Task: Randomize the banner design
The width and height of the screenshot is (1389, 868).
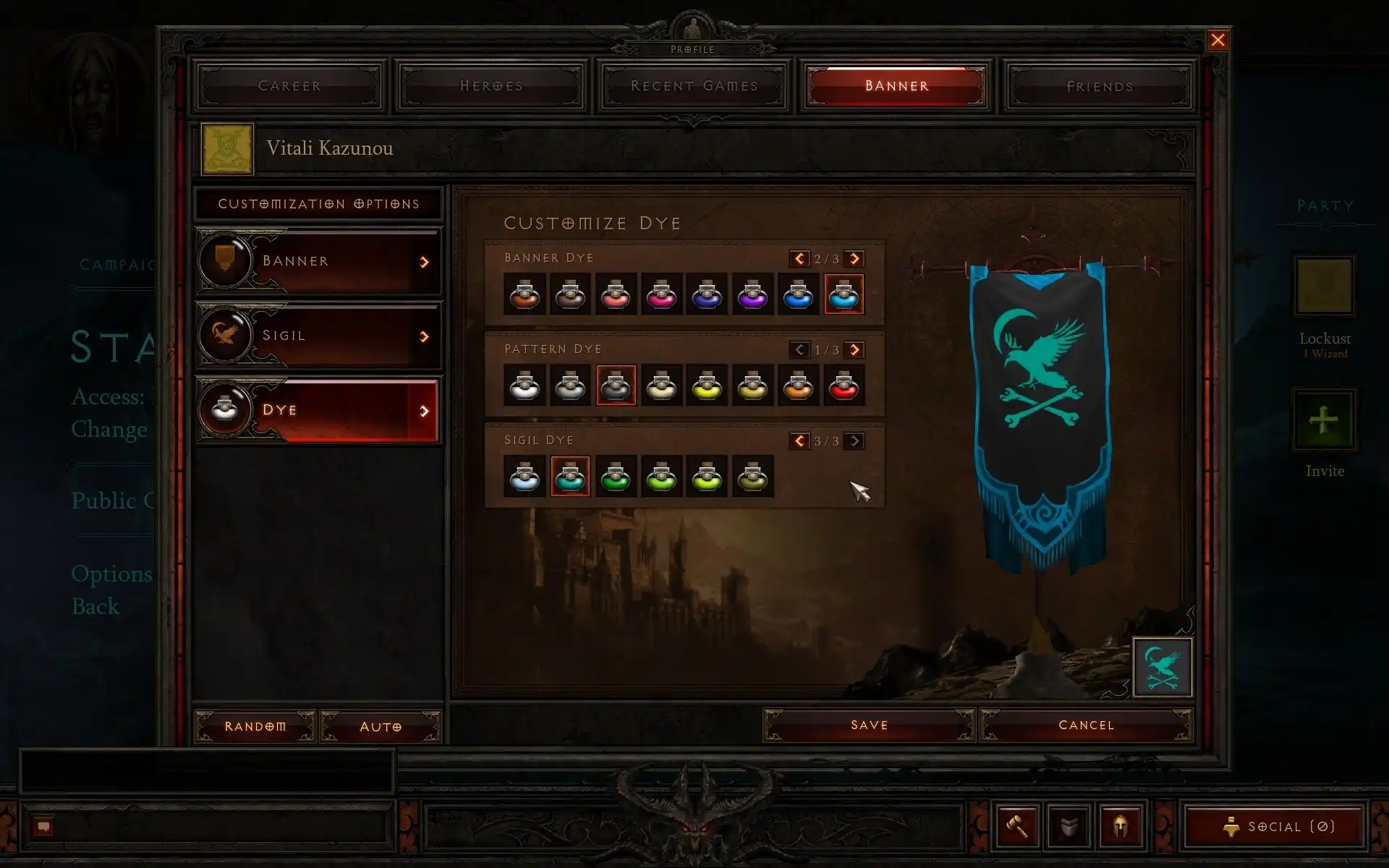Action: click(x=255, y=726)
